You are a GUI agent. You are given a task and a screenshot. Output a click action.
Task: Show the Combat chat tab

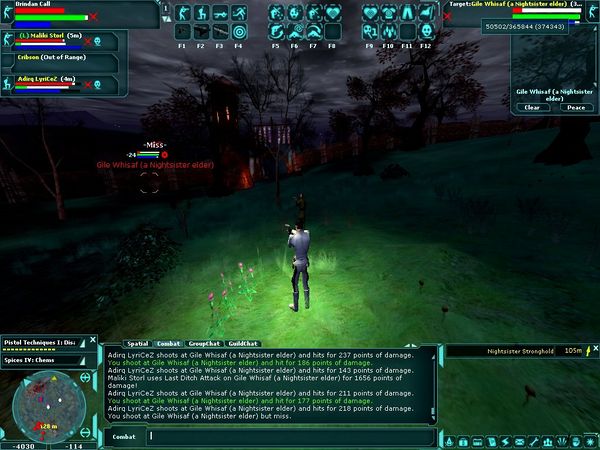168,344
